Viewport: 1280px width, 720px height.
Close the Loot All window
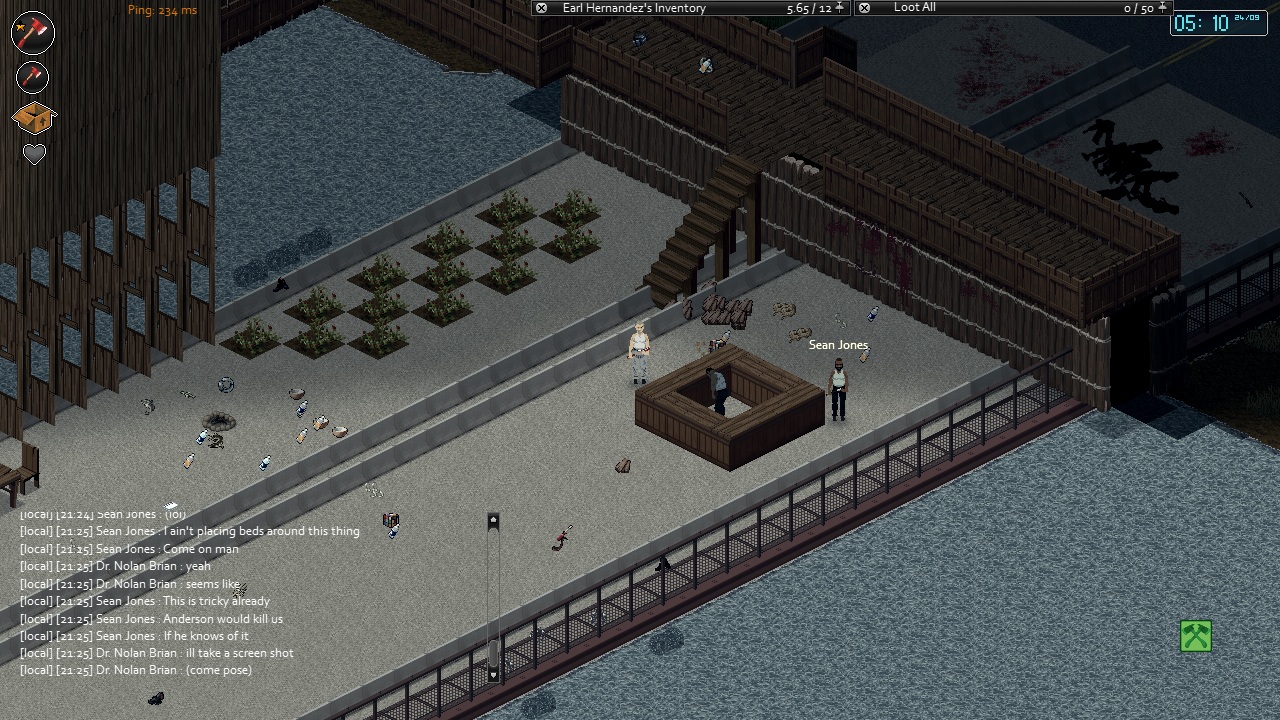point(864,8)
